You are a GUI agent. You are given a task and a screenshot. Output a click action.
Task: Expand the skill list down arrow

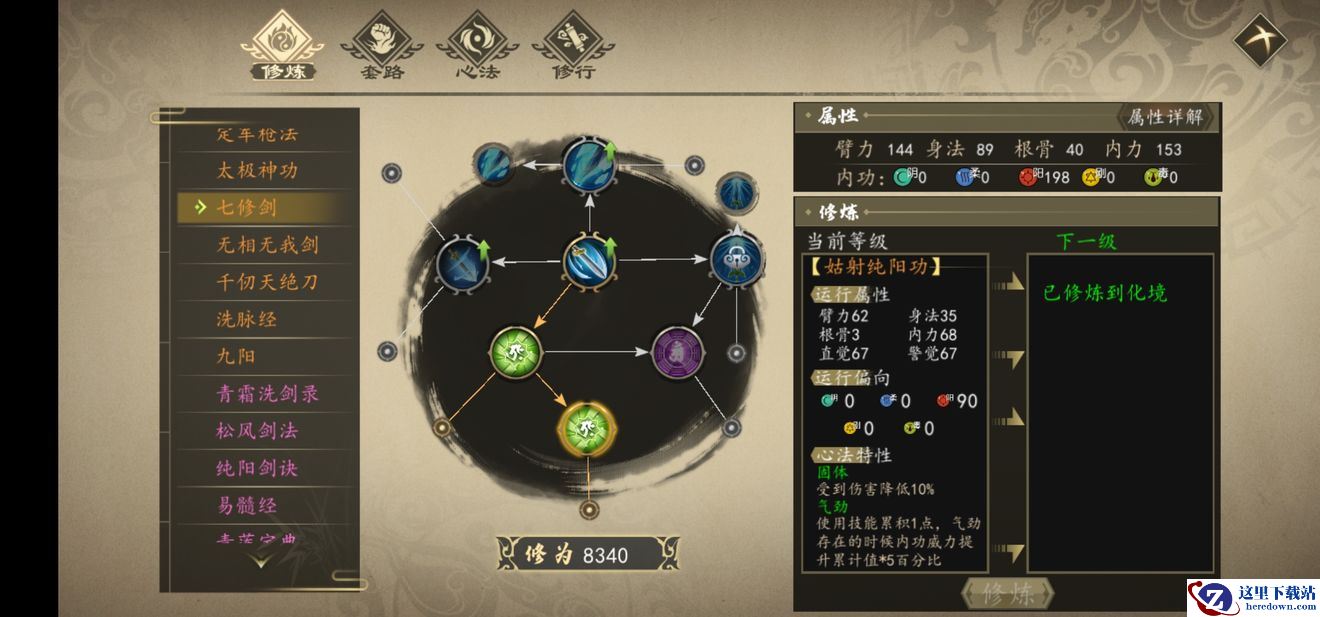coord(259,562)
